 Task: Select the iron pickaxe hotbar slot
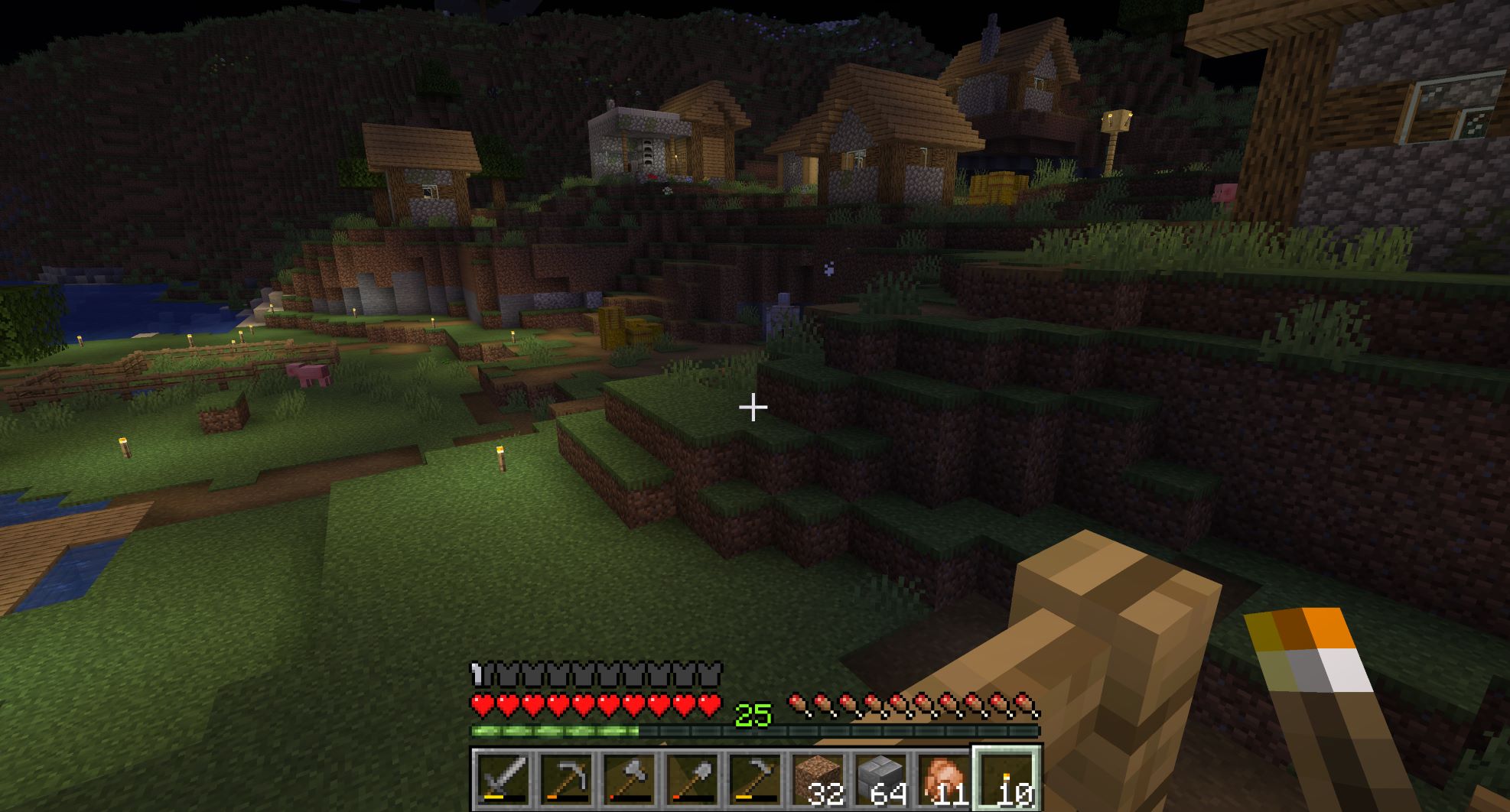click(566, 780)
